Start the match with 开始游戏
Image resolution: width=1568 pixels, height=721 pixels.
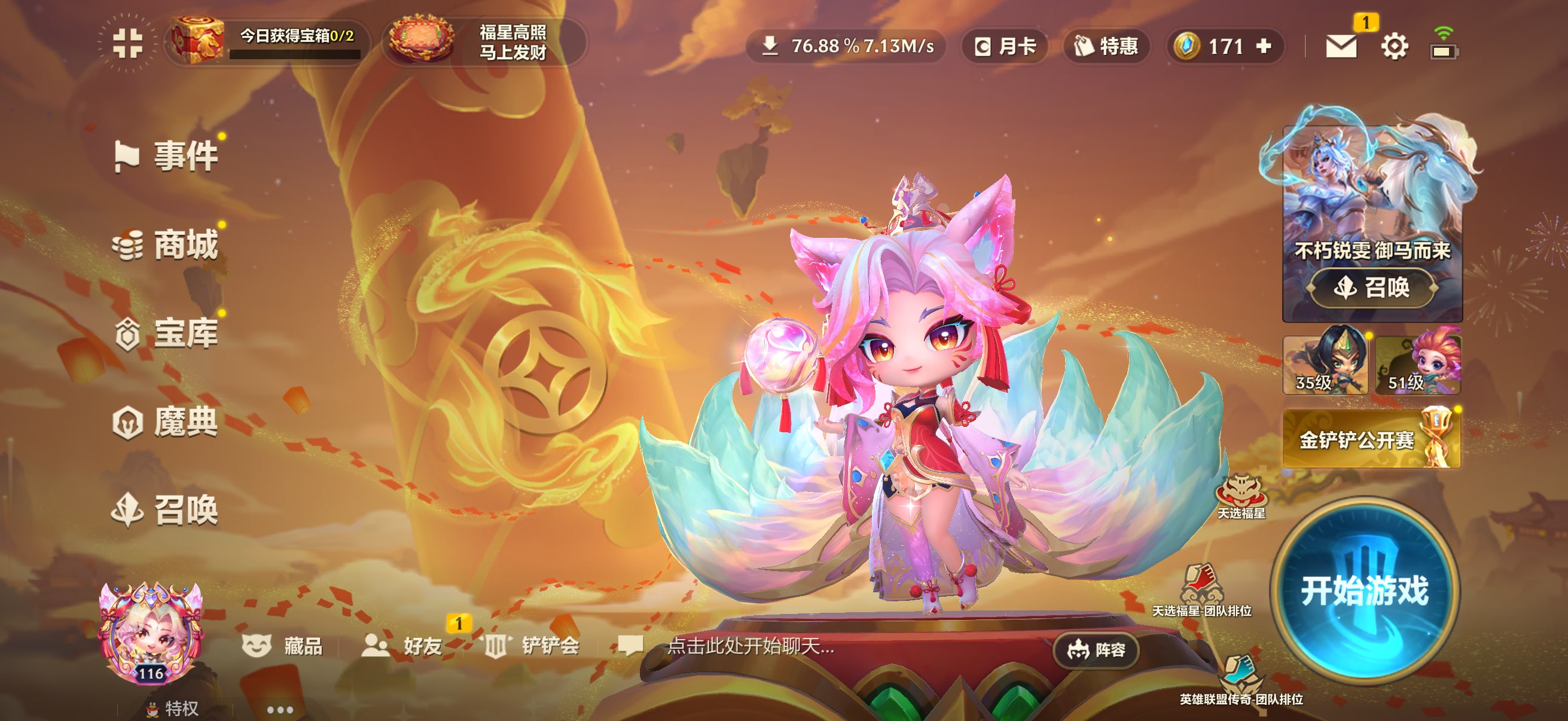1364,589
